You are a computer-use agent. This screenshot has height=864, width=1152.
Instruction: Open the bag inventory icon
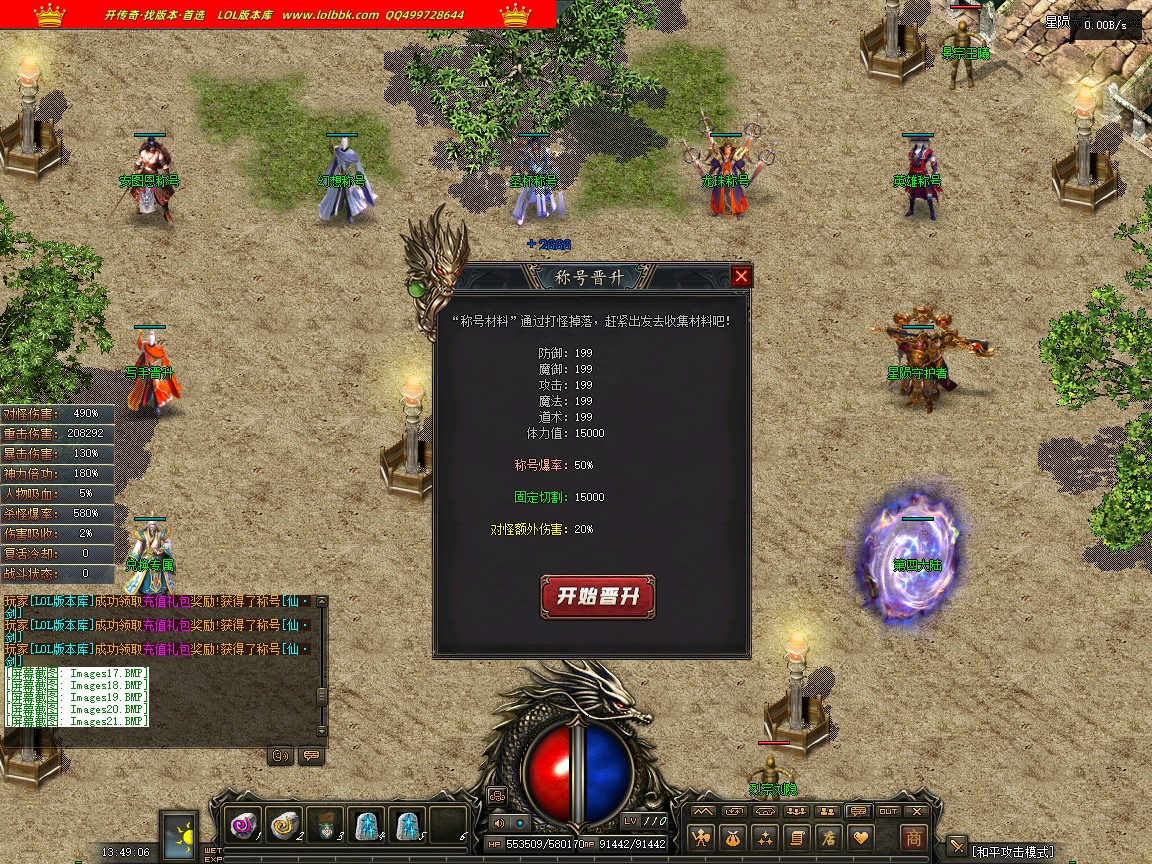[x=735, y=837]
